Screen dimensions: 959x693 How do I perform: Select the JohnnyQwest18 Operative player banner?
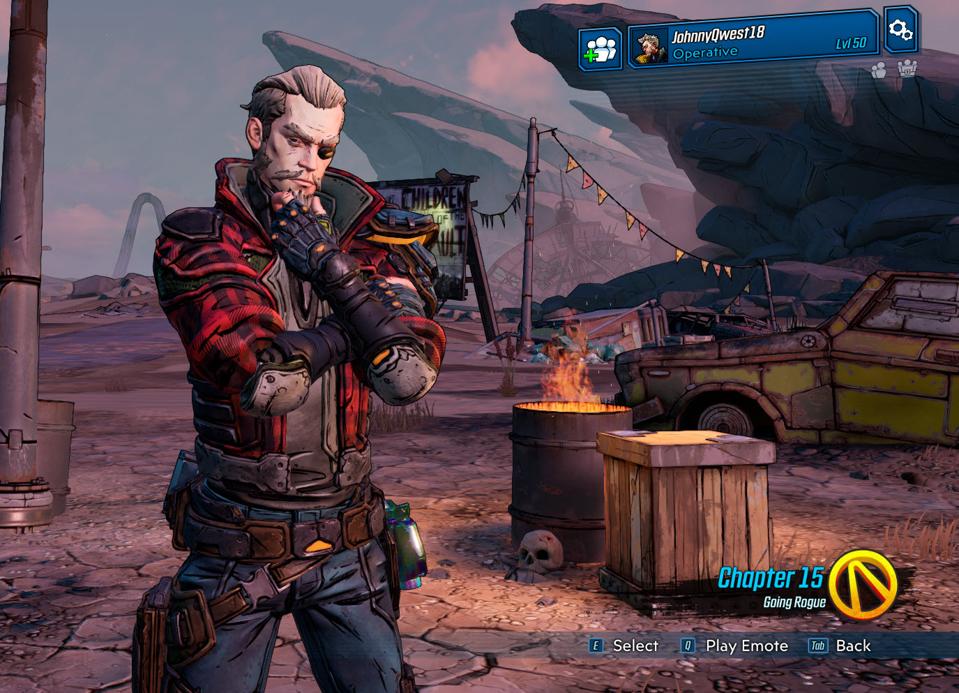[753, 41]
